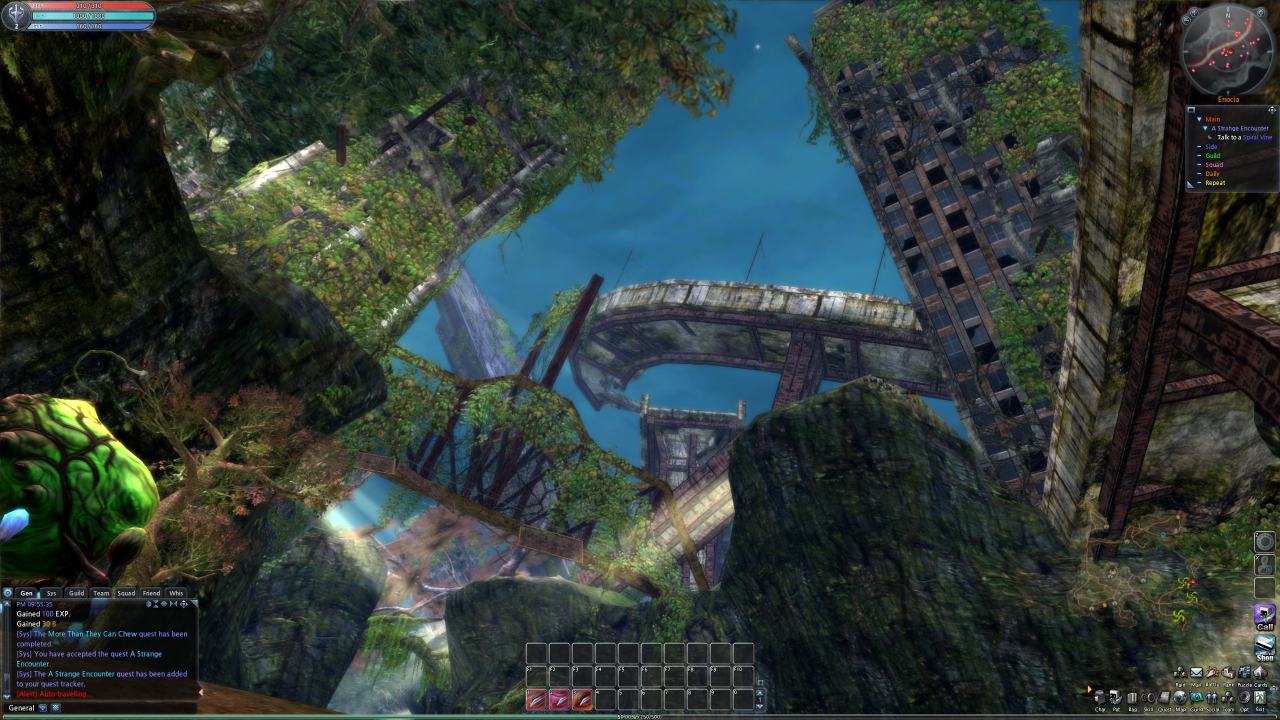
Task: Collapse the Main quest category
Action: click(1199, 119)
